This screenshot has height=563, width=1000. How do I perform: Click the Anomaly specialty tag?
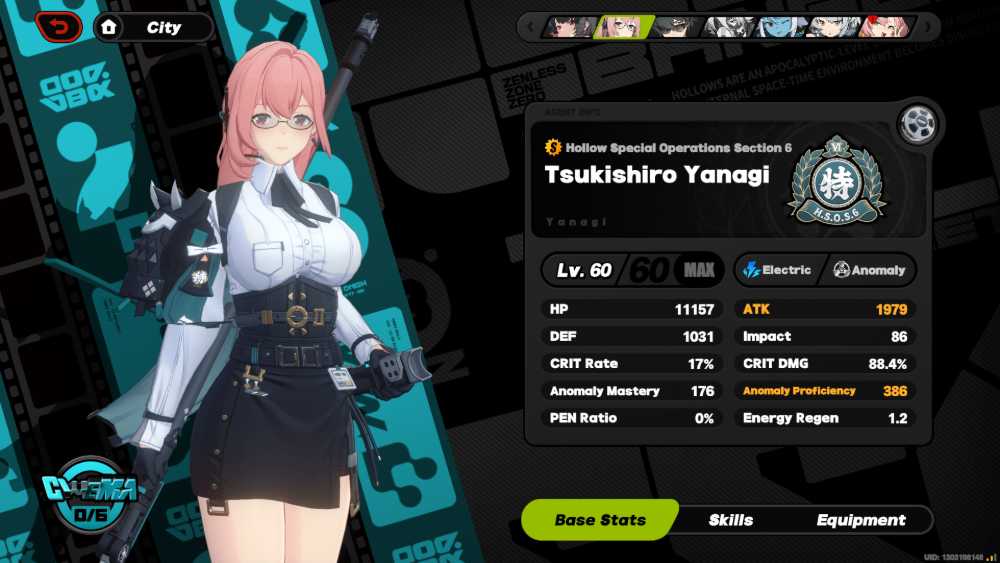pos(869,270)
